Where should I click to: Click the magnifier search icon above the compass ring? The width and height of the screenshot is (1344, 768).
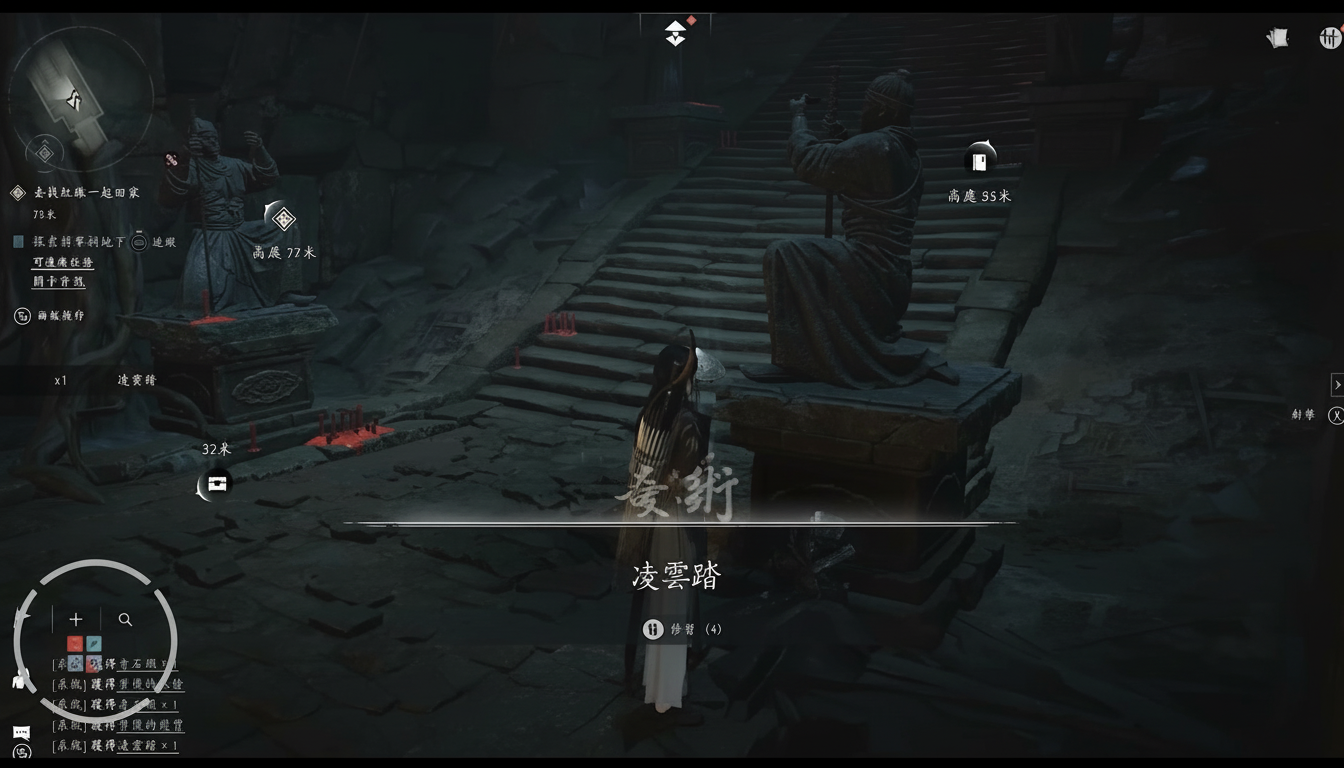click(x=124, y=618)
